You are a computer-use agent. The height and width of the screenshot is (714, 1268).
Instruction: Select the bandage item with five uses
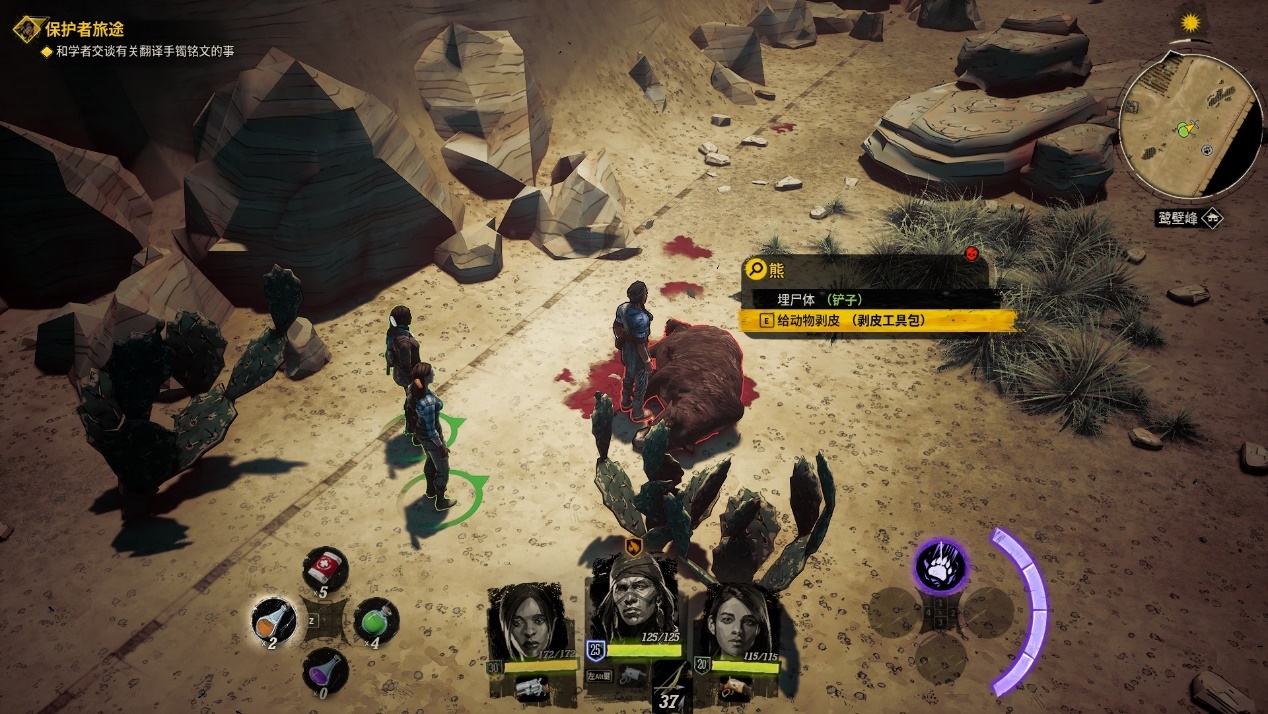[x=324, y=568]
